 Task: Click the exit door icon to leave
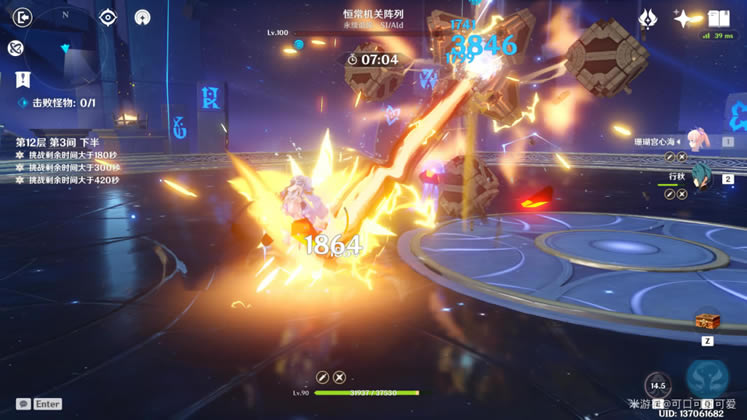(22, 17)
